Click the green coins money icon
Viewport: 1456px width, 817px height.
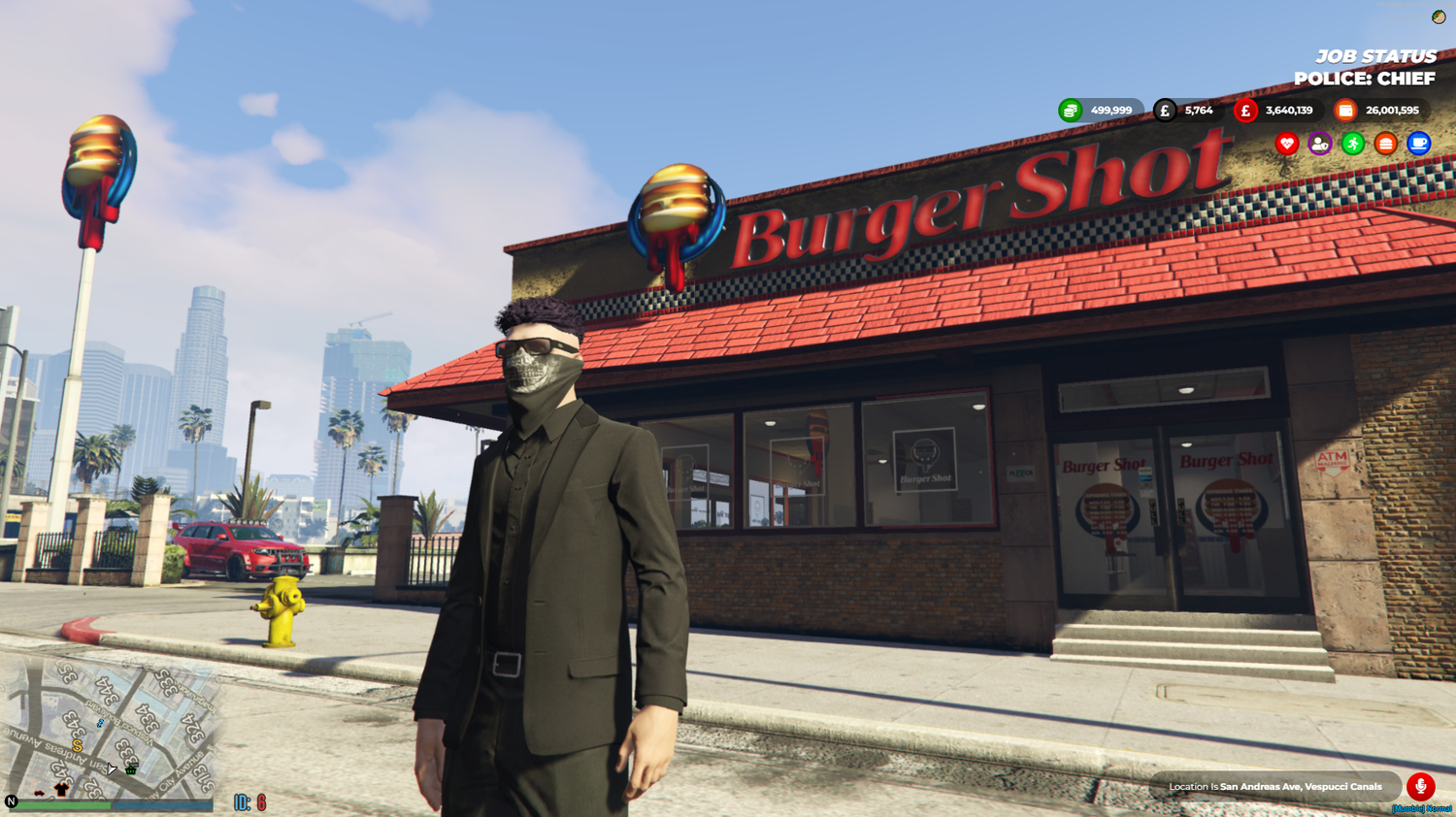(x=1070, y=111)
